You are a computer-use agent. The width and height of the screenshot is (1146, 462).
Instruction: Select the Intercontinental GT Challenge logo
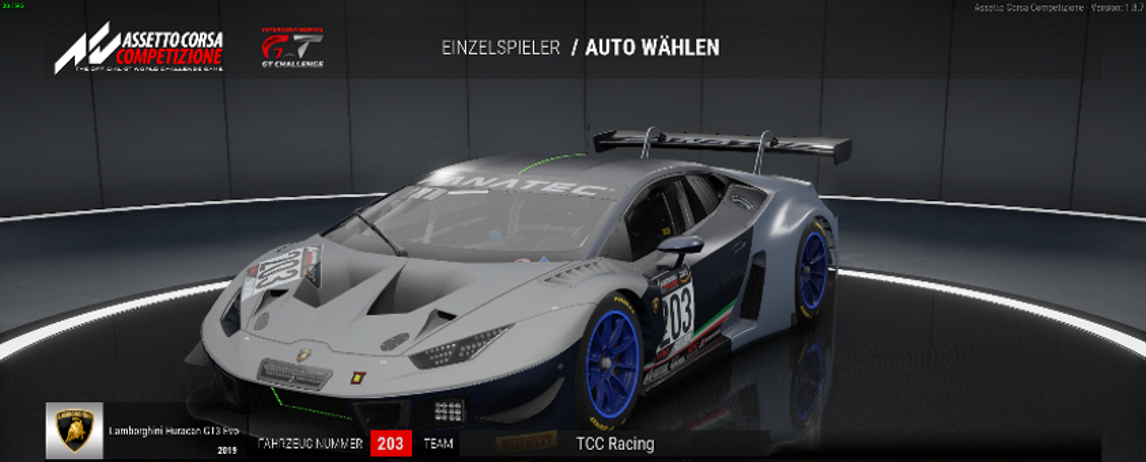pyautogui.click(x=292, y=47)
